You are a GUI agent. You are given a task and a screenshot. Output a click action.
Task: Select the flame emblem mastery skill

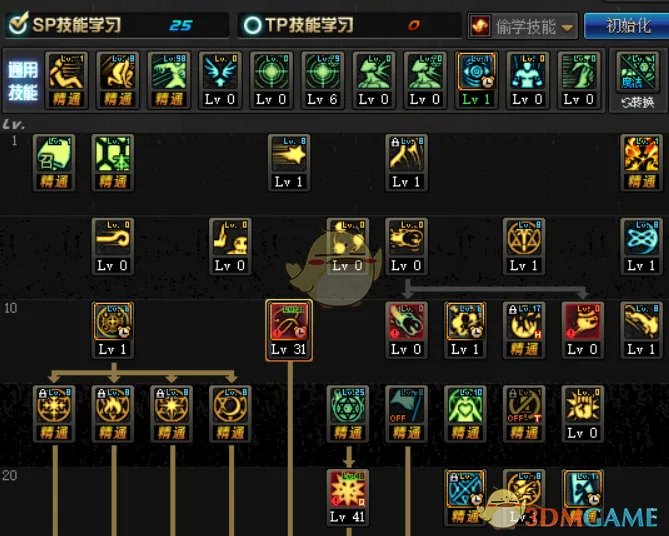(x=113, y=406)
